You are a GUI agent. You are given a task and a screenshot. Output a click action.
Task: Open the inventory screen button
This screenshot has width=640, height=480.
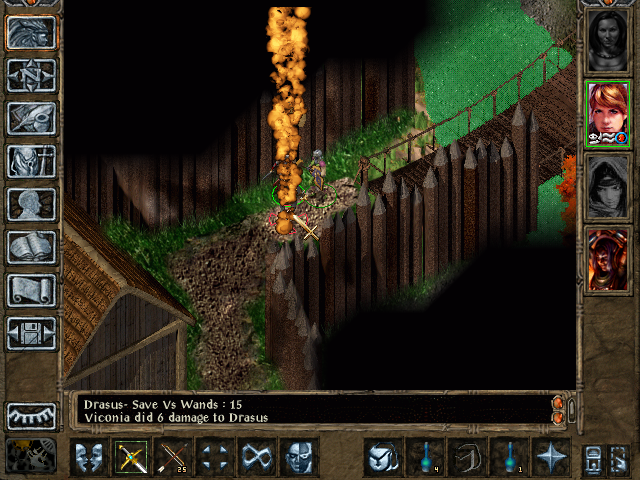[31, 161]
